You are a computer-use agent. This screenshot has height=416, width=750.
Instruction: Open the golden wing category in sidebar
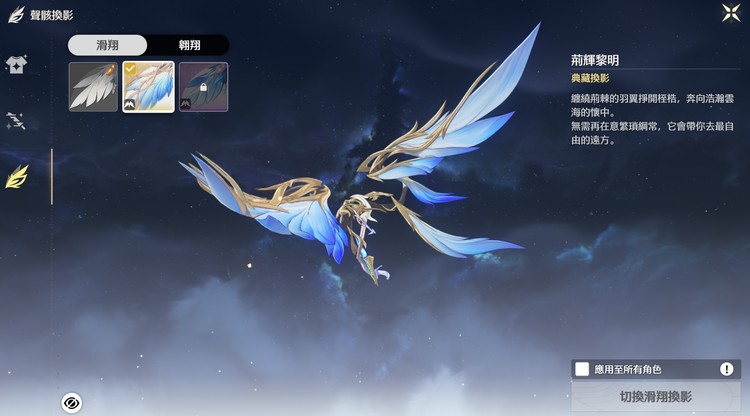[x=17, y=177]
